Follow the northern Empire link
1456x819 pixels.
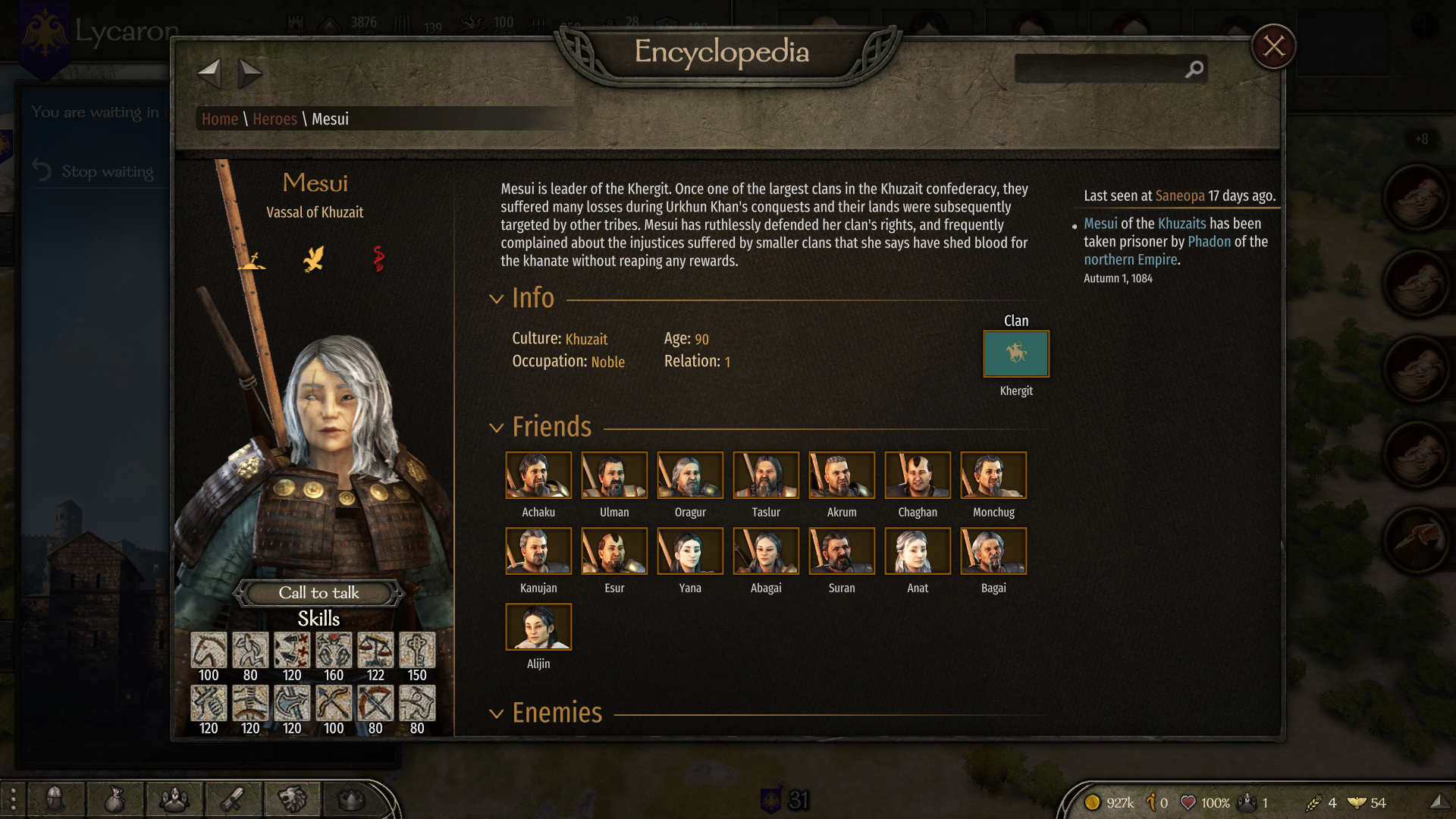[1130, 259]
